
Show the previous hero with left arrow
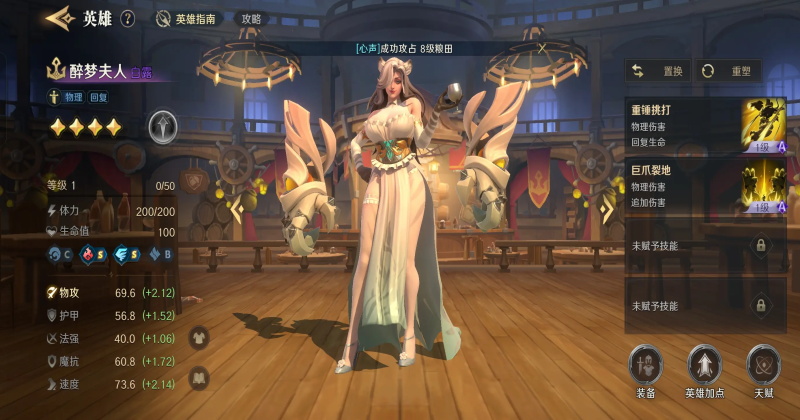237,210
